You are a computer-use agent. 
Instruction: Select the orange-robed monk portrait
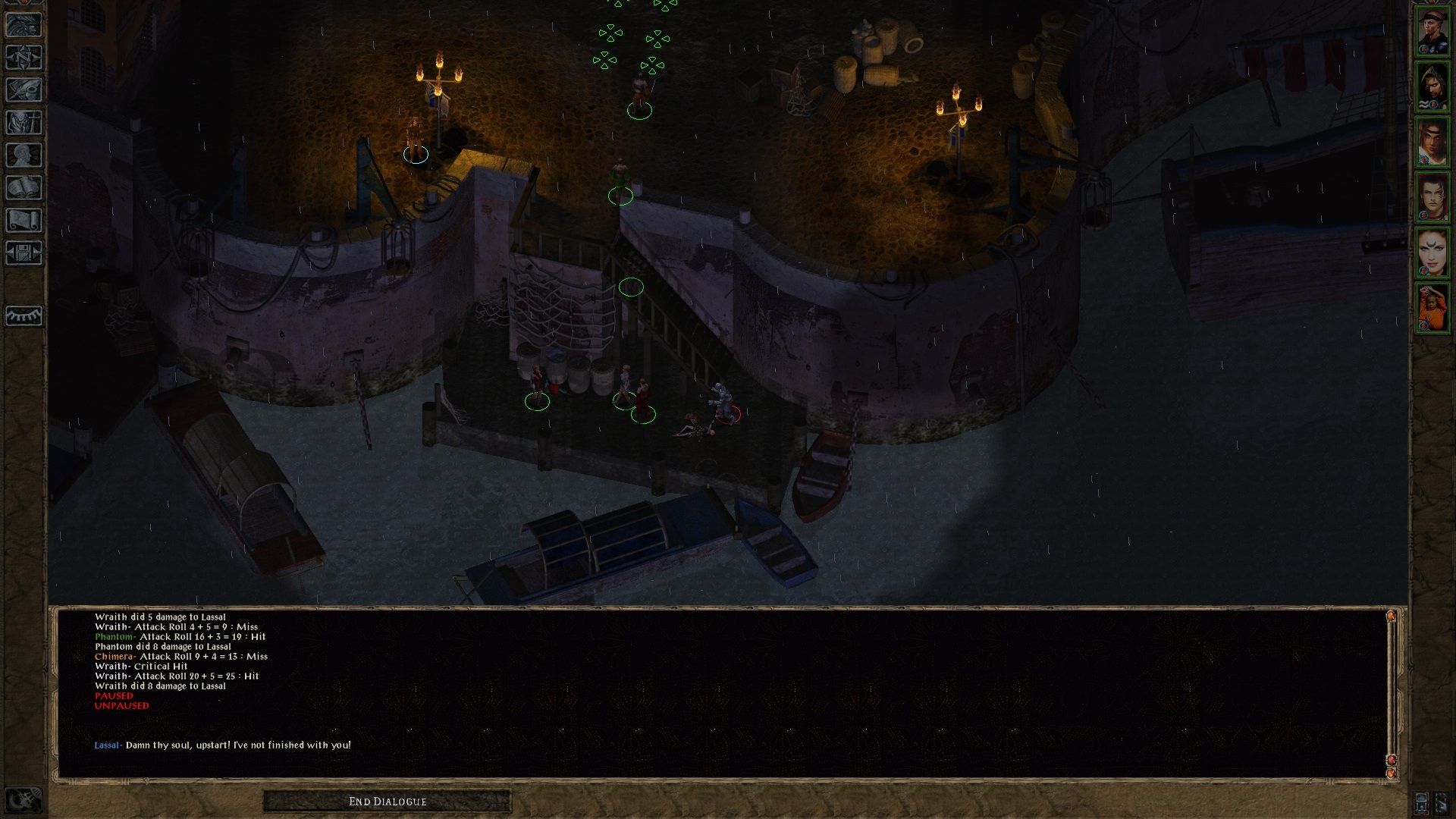(x=1432, y=308)
